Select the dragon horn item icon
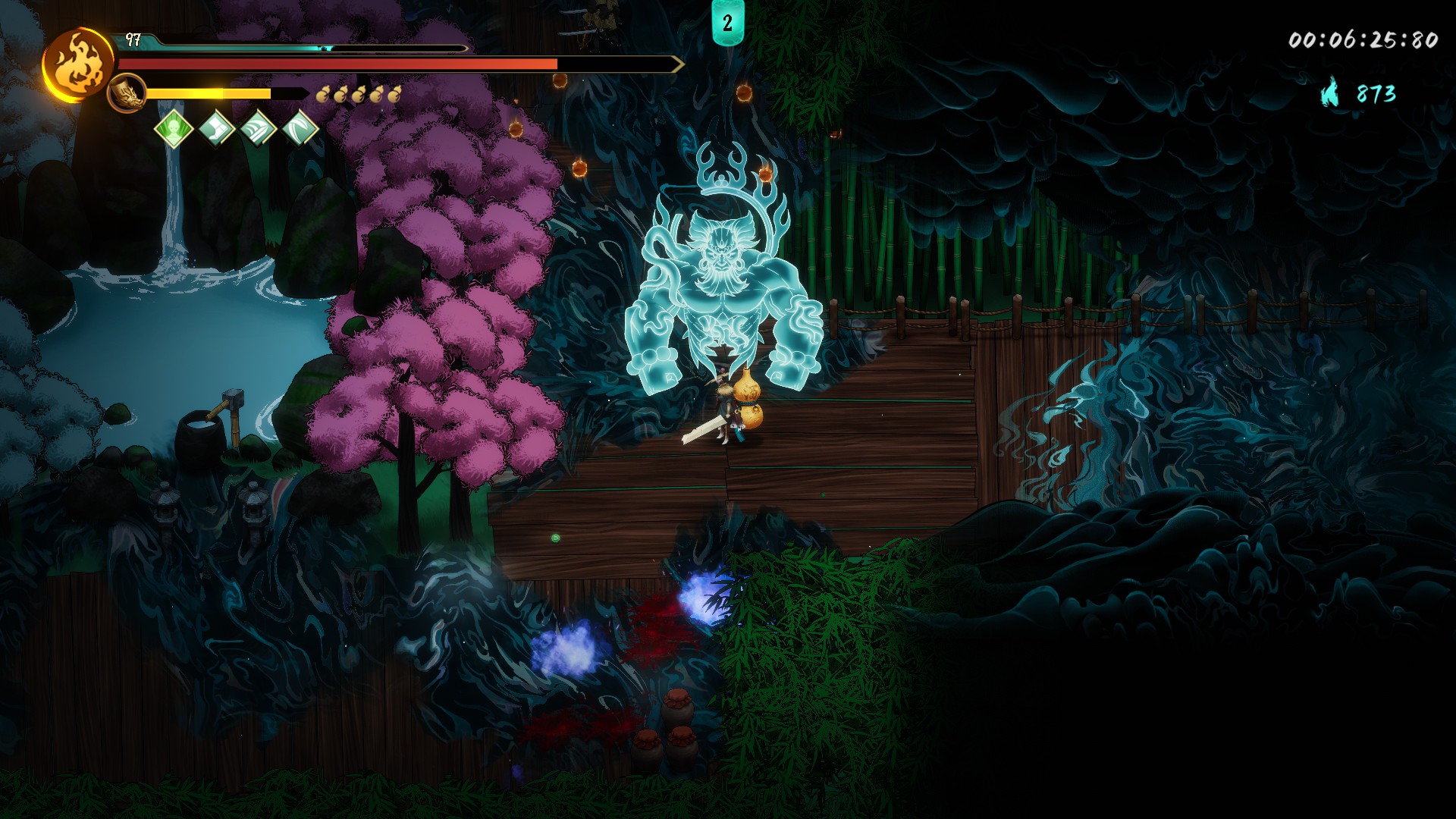 pyautogui.click(x=127, y=94)
